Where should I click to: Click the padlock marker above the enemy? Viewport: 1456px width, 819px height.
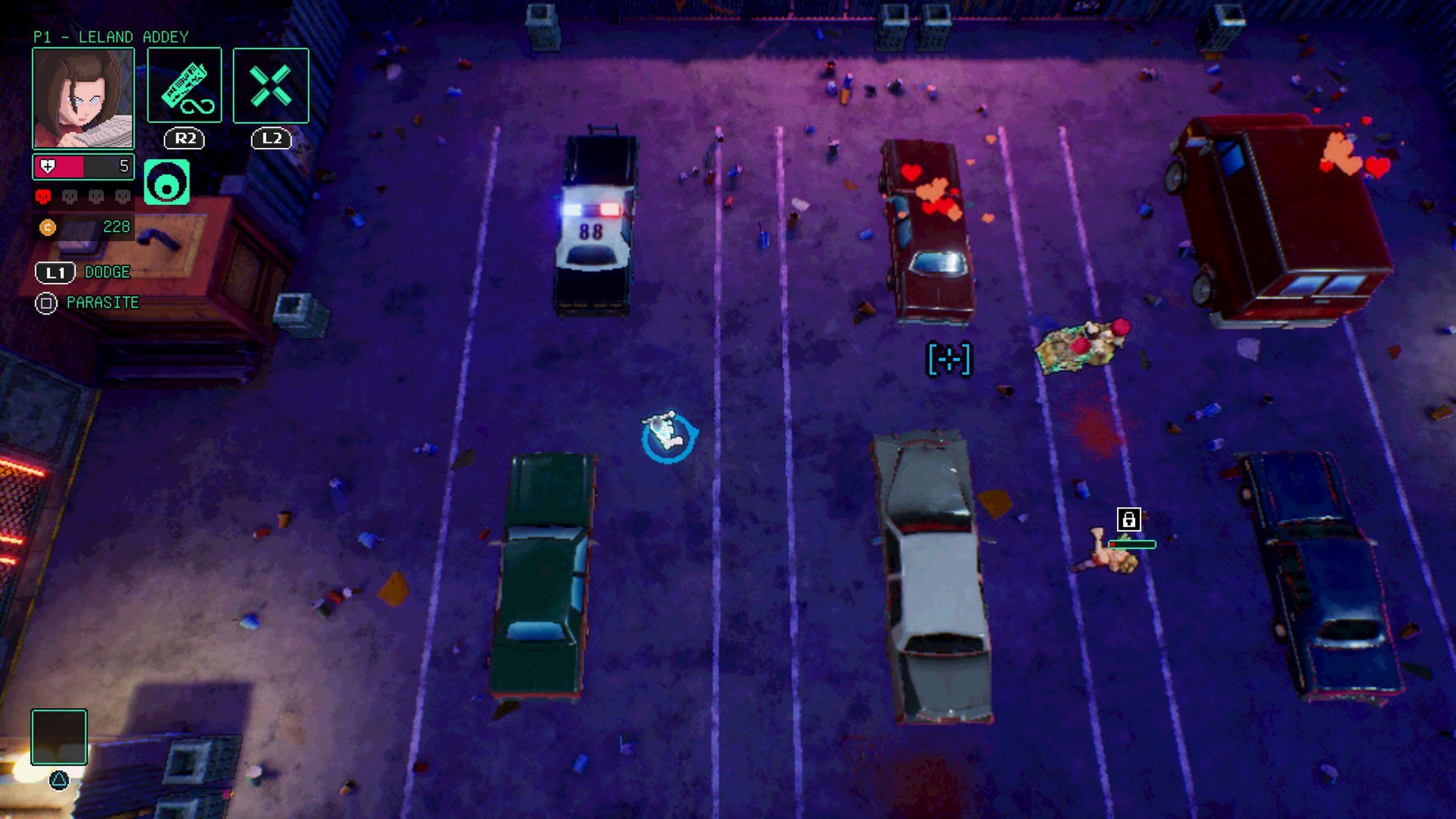(x=1128, y=519)
